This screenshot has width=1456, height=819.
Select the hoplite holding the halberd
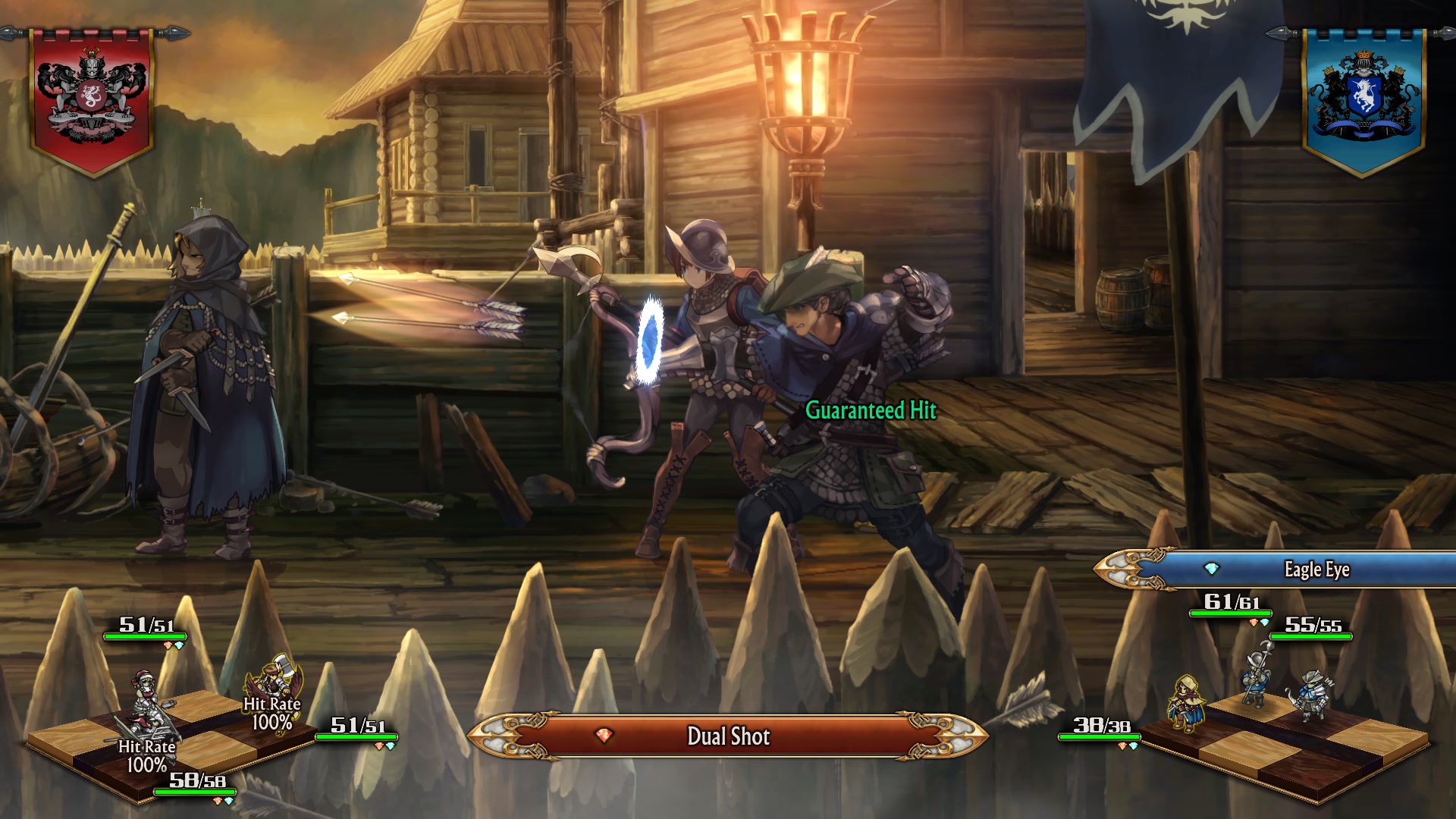point(1257,678)
